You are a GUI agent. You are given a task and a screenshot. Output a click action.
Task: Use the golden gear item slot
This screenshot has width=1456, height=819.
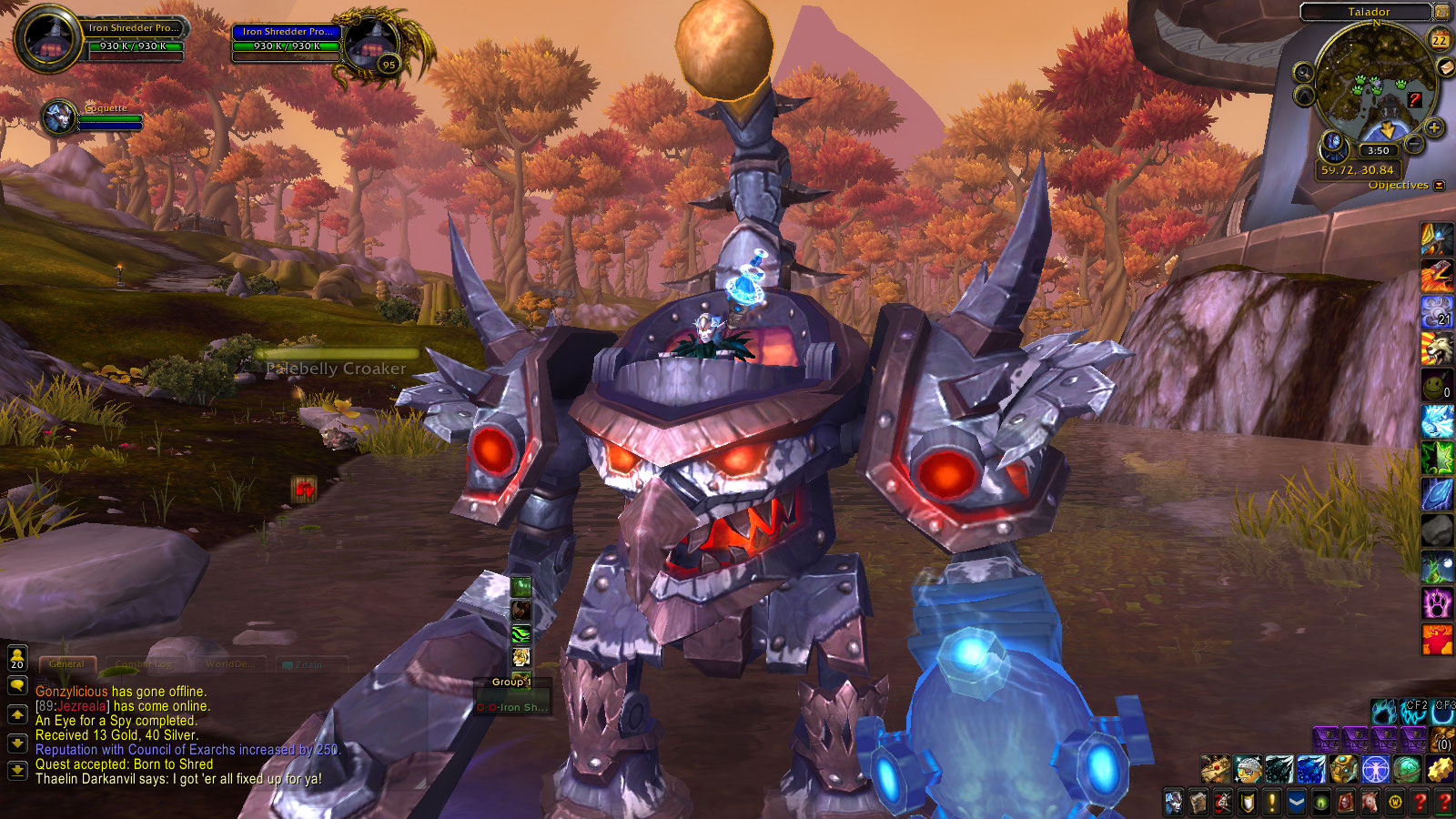pyautogui.click(x=1440, y=770)
